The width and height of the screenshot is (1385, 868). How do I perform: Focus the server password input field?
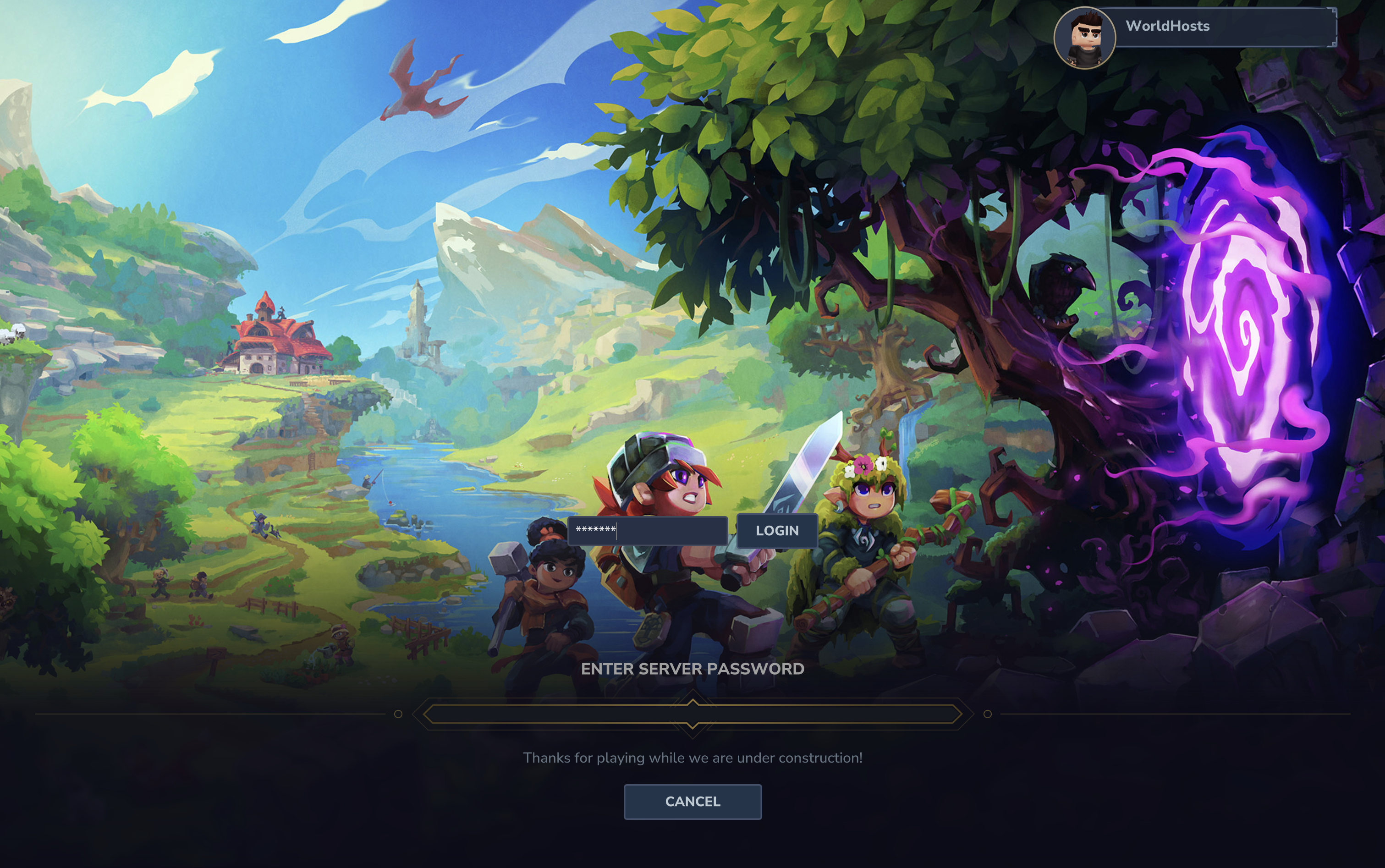point(648,530)
